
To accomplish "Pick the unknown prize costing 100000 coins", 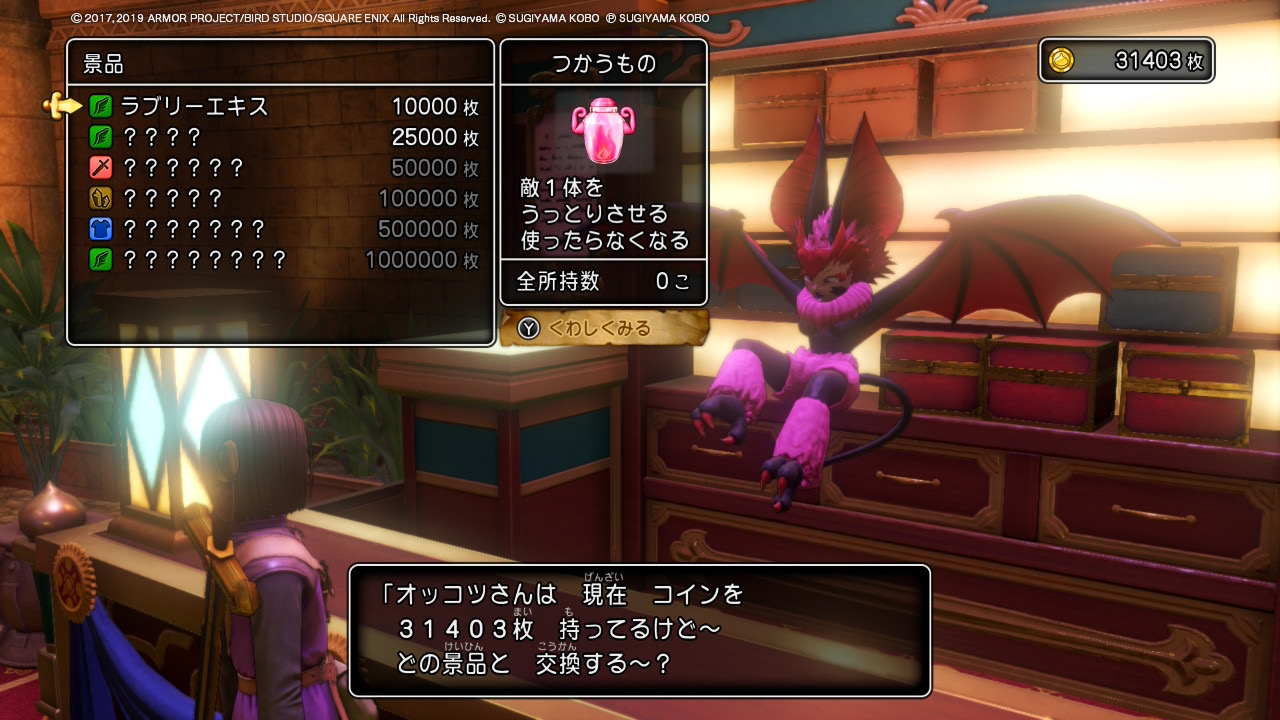I will pos(280,199).
